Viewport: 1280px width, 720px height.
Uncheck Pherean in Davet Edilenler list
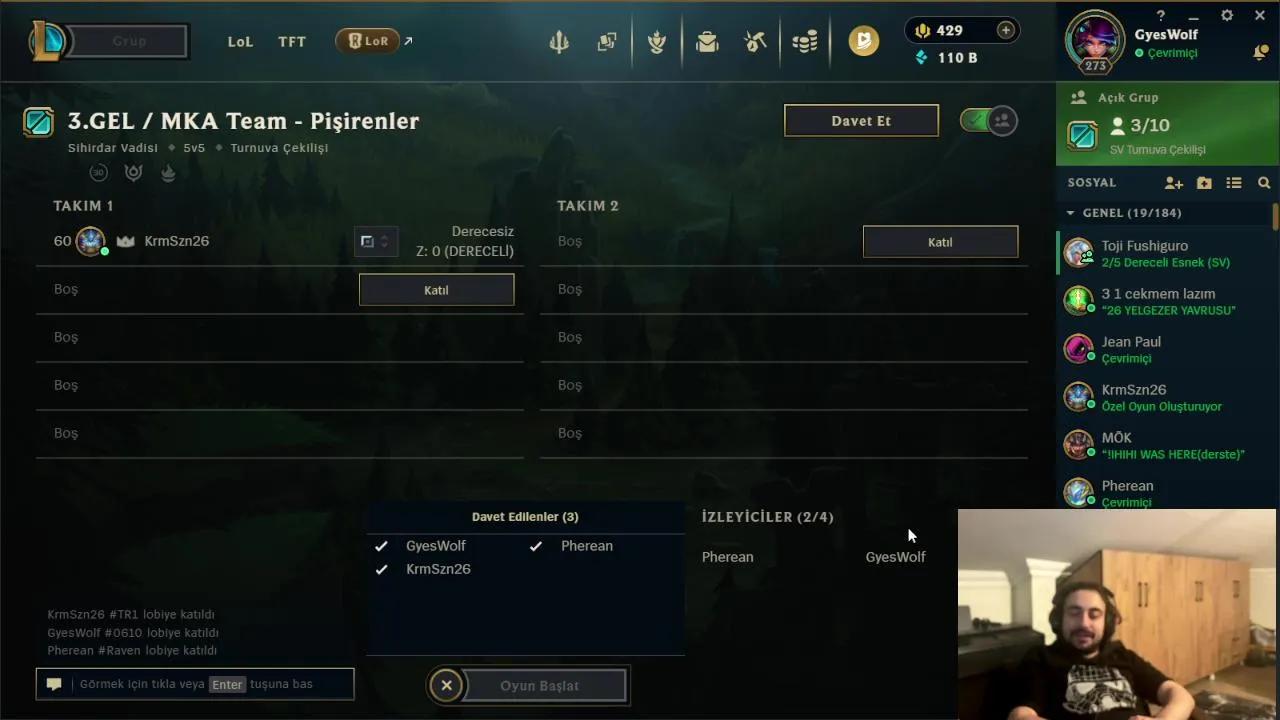coord(536,546)
